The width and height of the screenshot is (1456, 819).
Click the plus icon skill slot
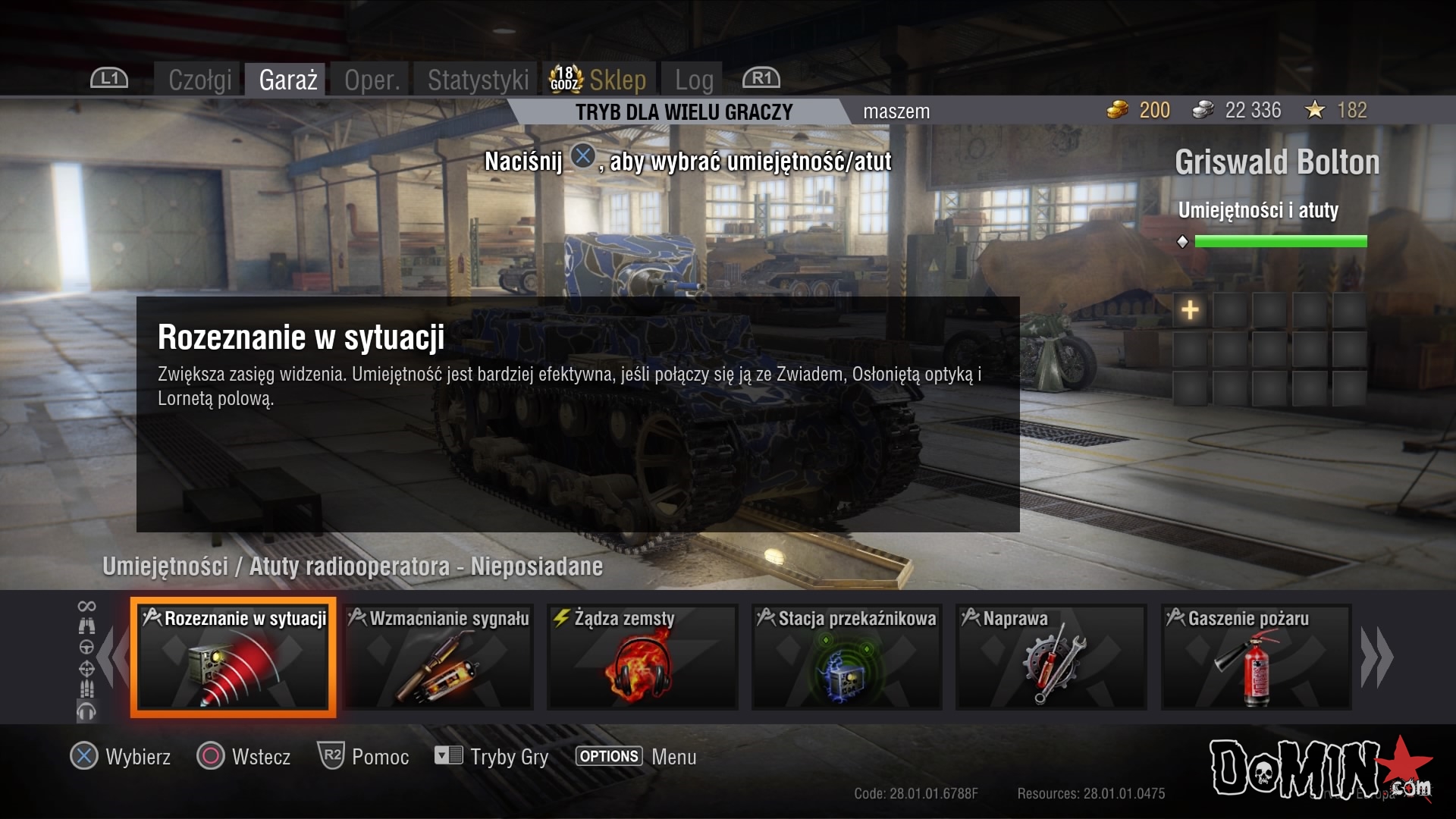point(1190,310)
